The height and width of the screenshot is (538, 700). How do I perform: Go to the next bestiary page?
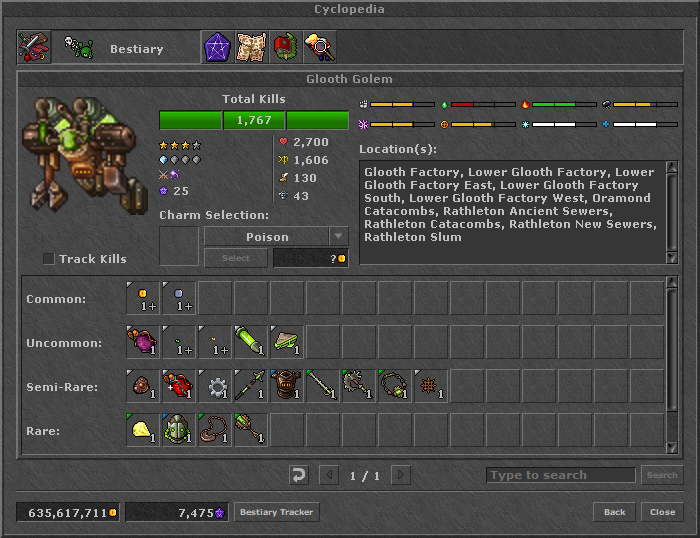tap(400, 475)
